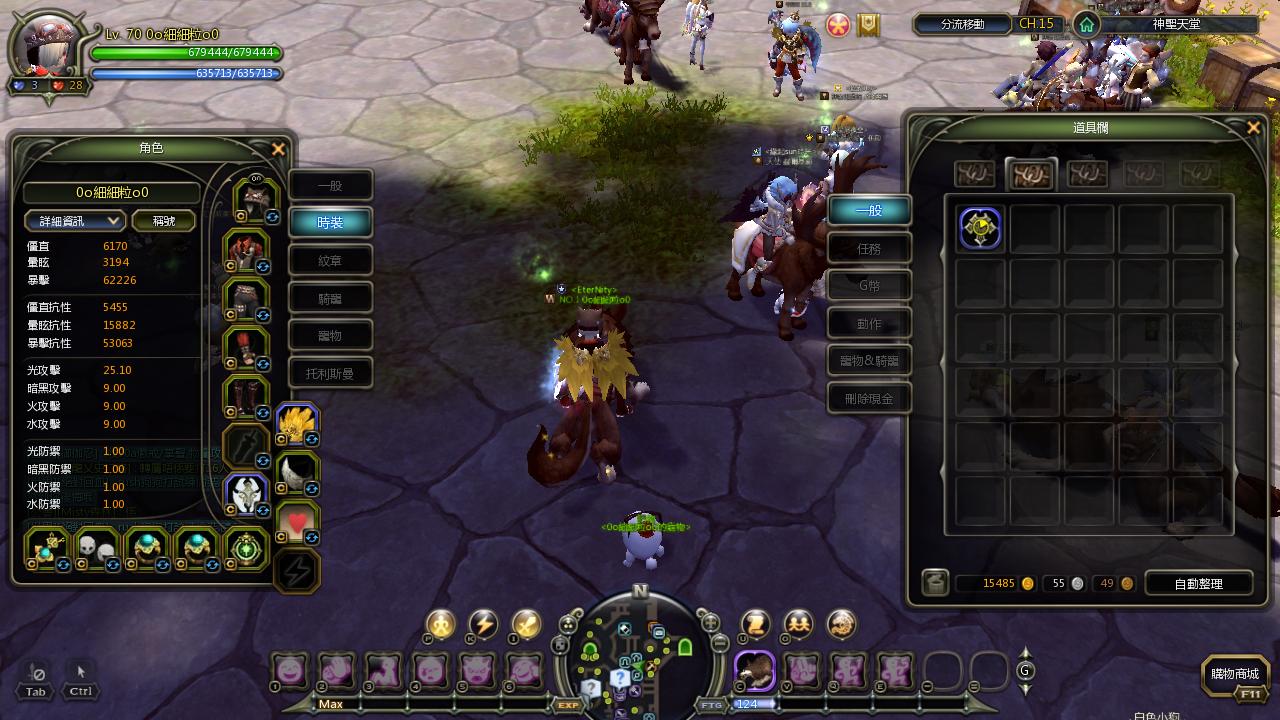Show the 任務 quest items category
This screenshot has width=1280, height=720.
(869, 248)
